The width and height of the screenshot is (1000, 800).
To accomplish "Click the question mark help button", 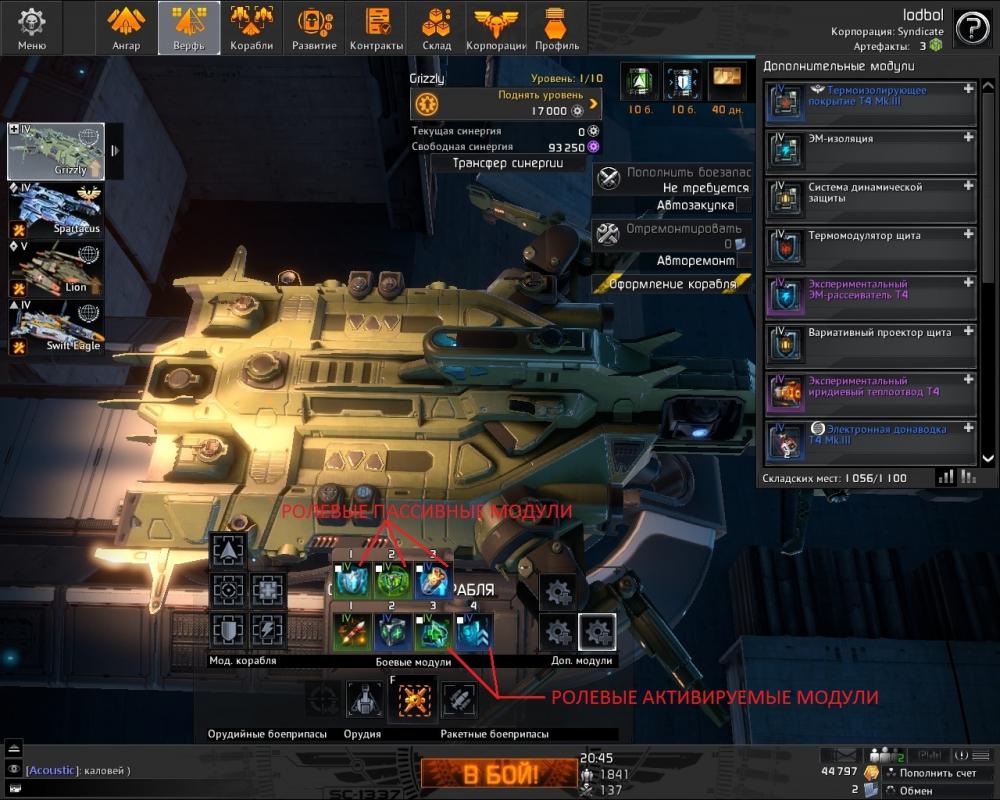I will (972, 28).
